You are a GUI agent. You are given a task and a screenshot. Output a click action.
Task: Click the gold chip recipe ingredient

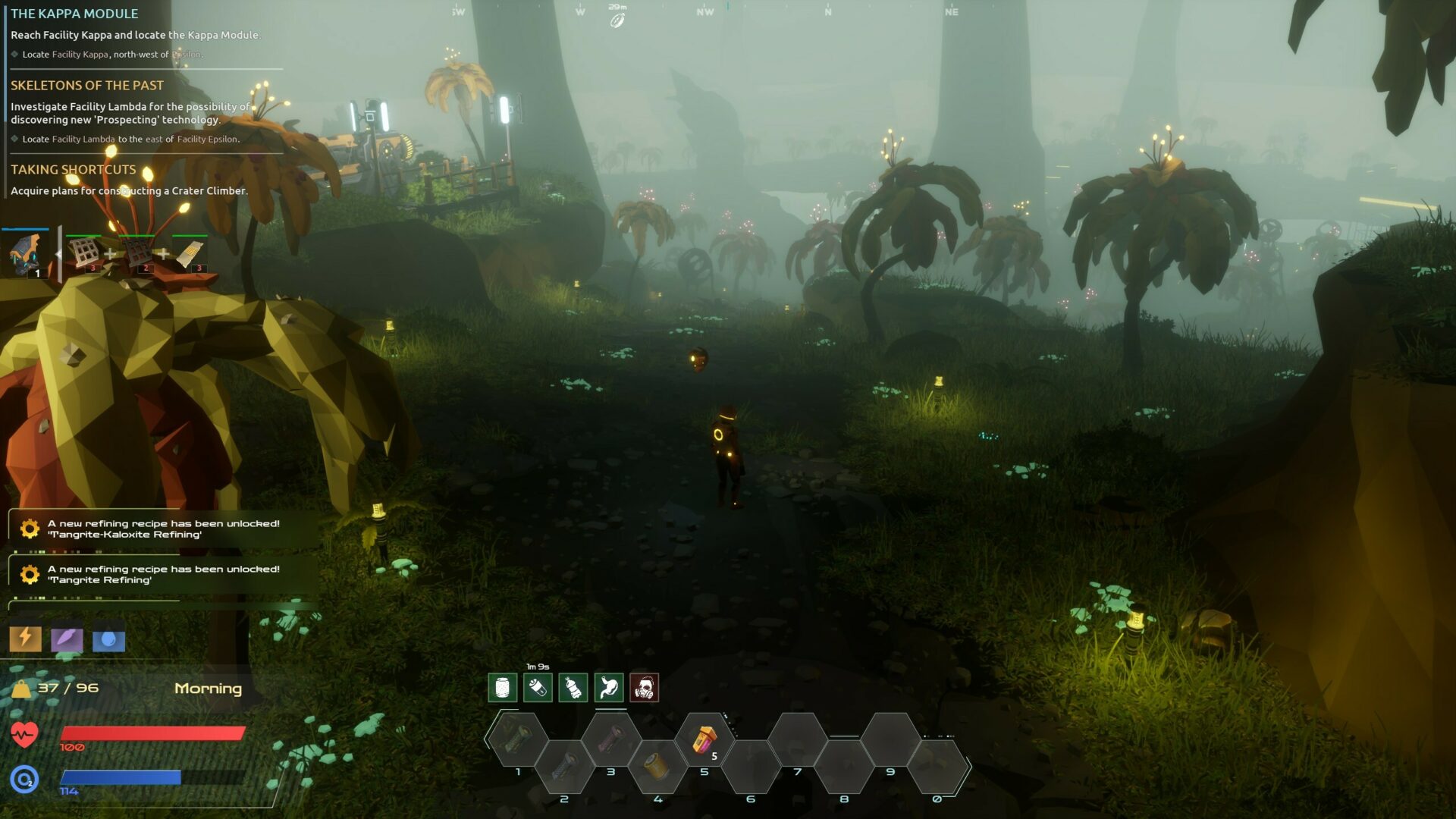pos(190,254)
